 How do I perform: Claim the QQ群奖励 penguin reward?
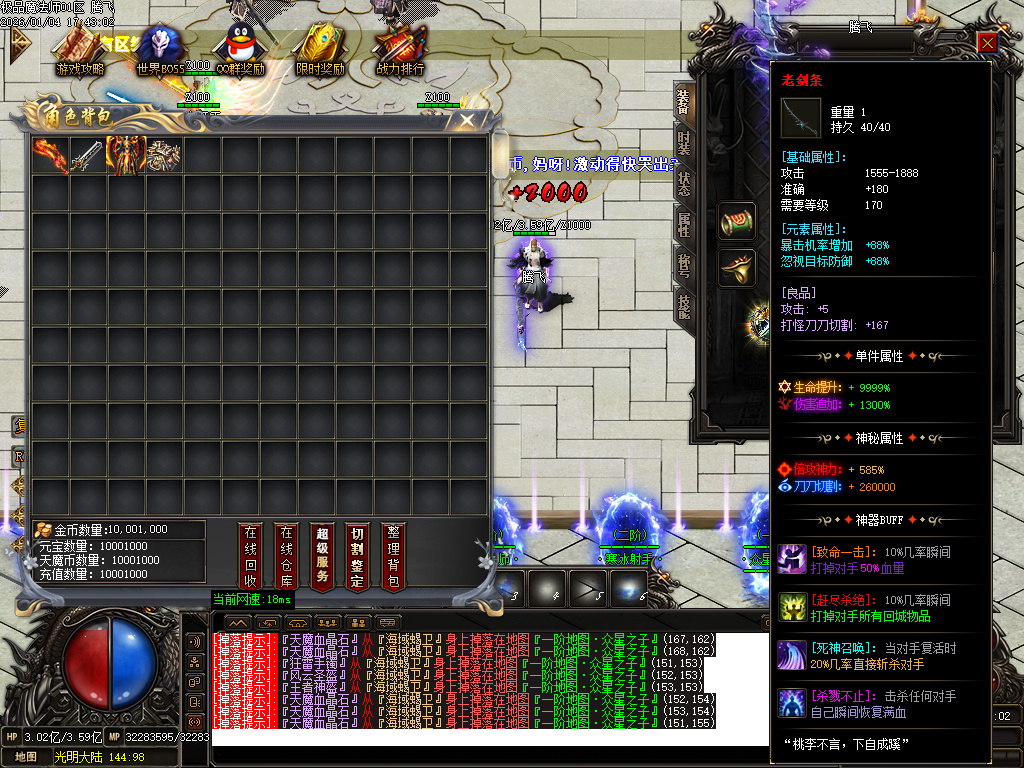click(240, 50)
